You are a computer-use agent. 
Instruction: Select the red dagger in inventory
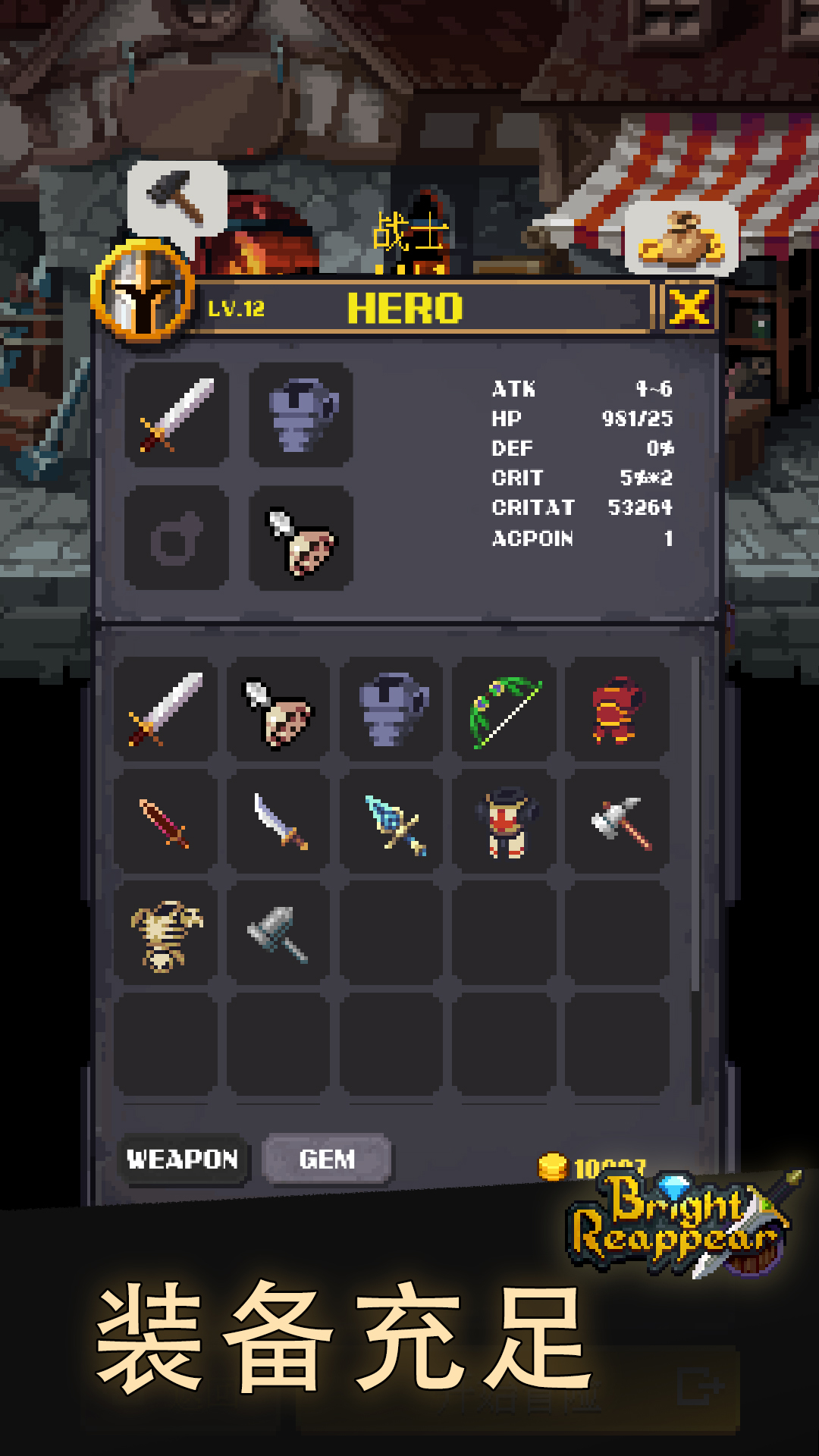(165, 822)
